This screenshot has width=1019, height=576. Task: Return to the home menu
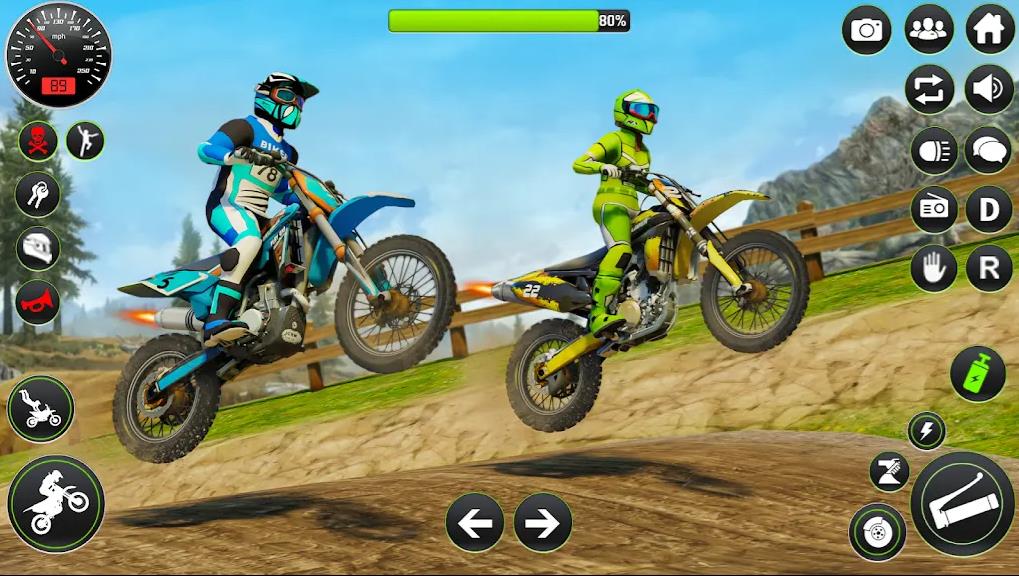click(x=989, y=30)
